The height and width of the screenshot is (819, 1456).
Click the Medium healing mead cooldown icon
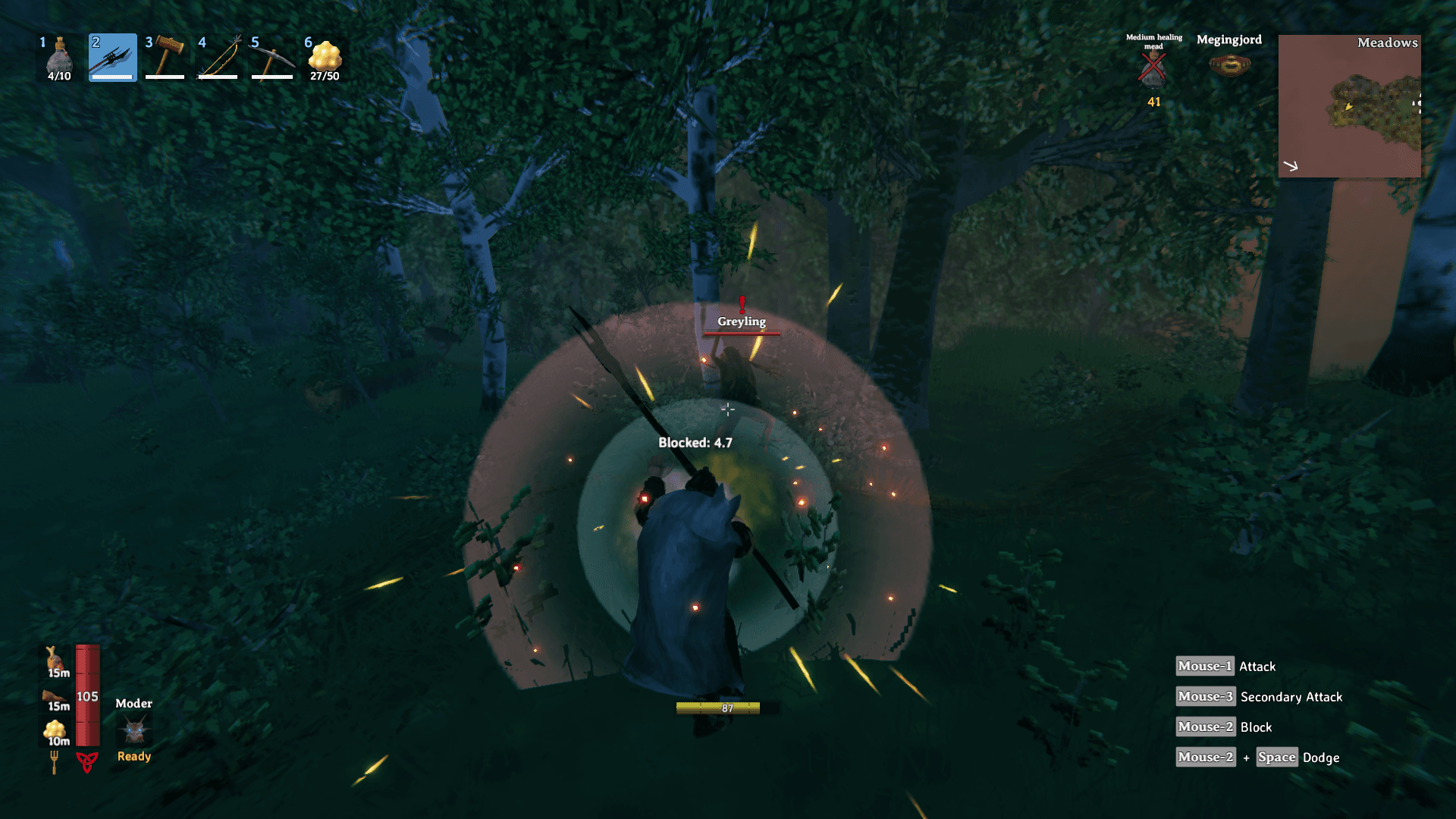1151,68
